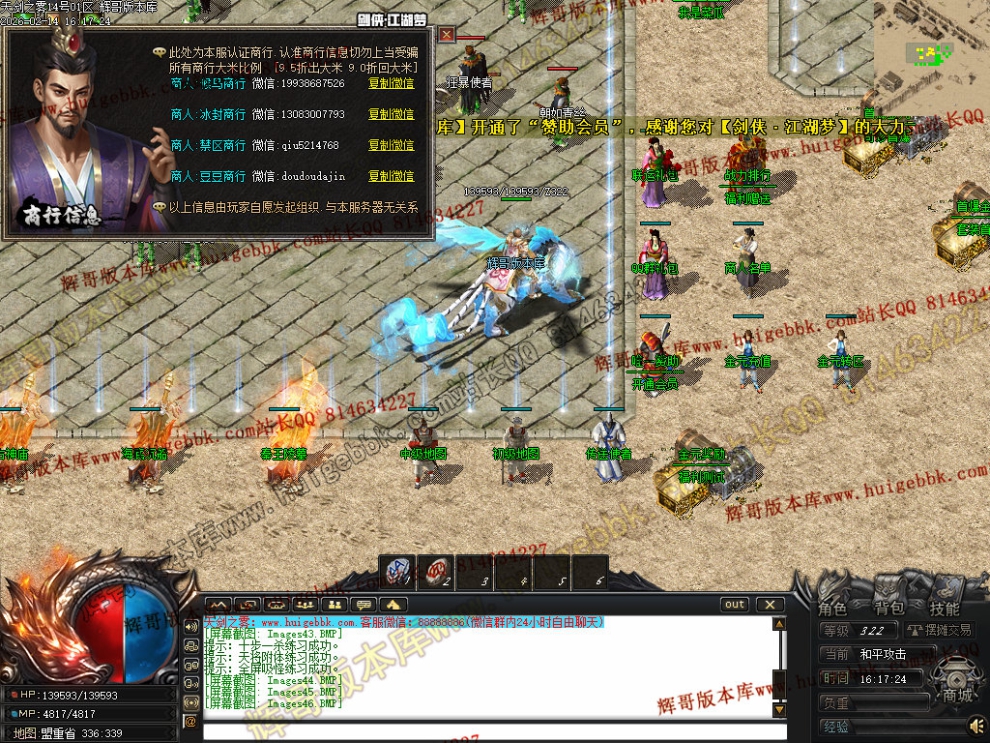The image size is (990, 743).
Task: Close the chat window with X
Action: 769,604
